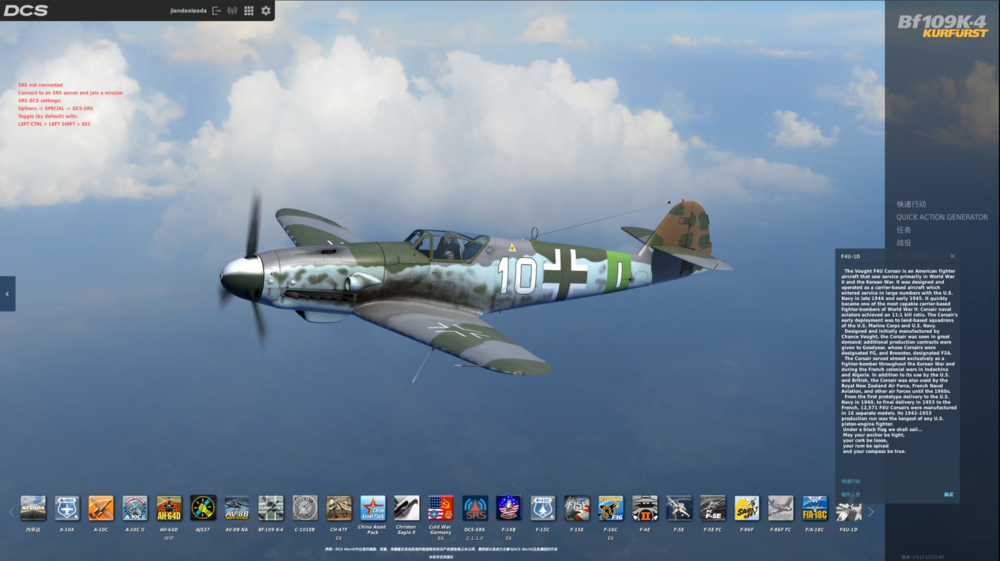Screen dimensions: 1000x561
Task: Select the AH-64D module icon
Action: tap(169, 508)
